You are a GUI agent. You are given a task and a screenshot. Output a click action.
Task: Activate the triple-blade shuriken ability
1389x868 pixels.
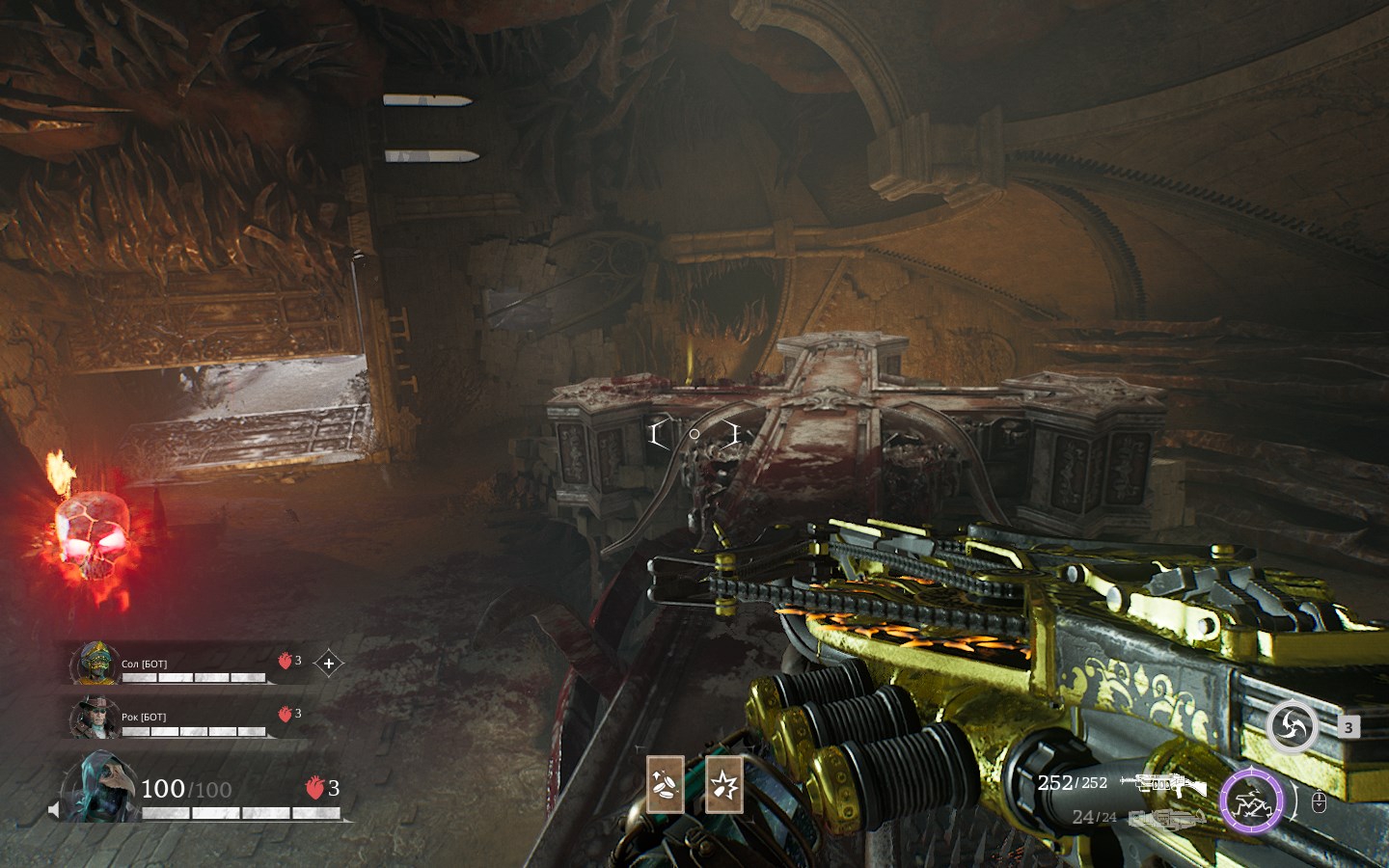click(1292, 727)
